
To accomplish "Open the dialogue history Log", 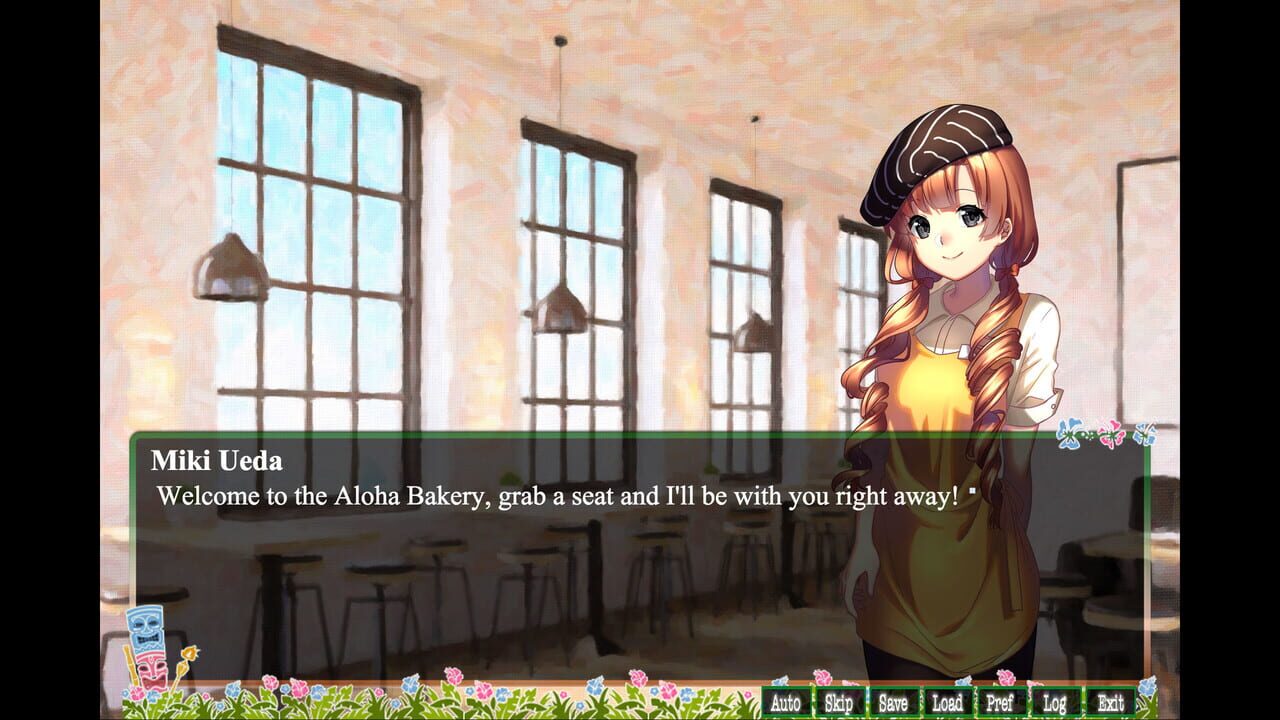I will pyautogui.click(x=1053, y=704).
